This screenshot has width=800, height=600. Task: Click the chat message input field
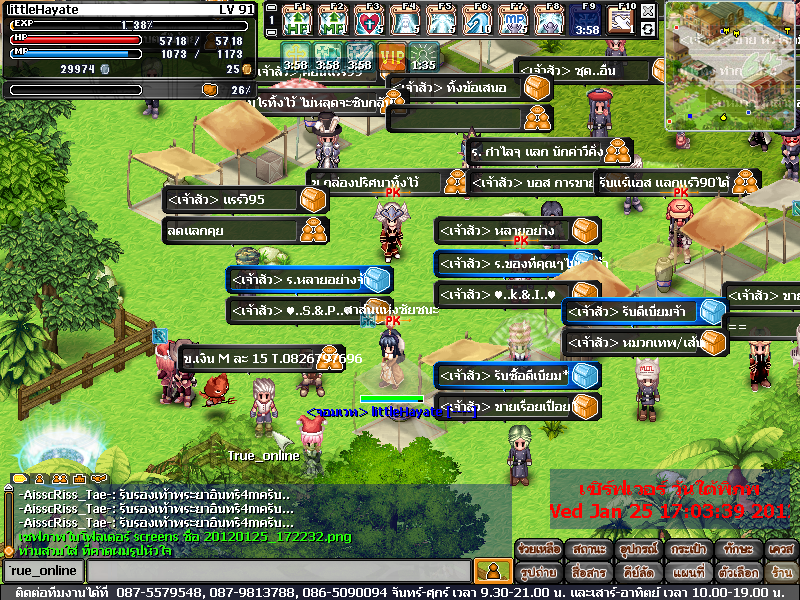278,571
